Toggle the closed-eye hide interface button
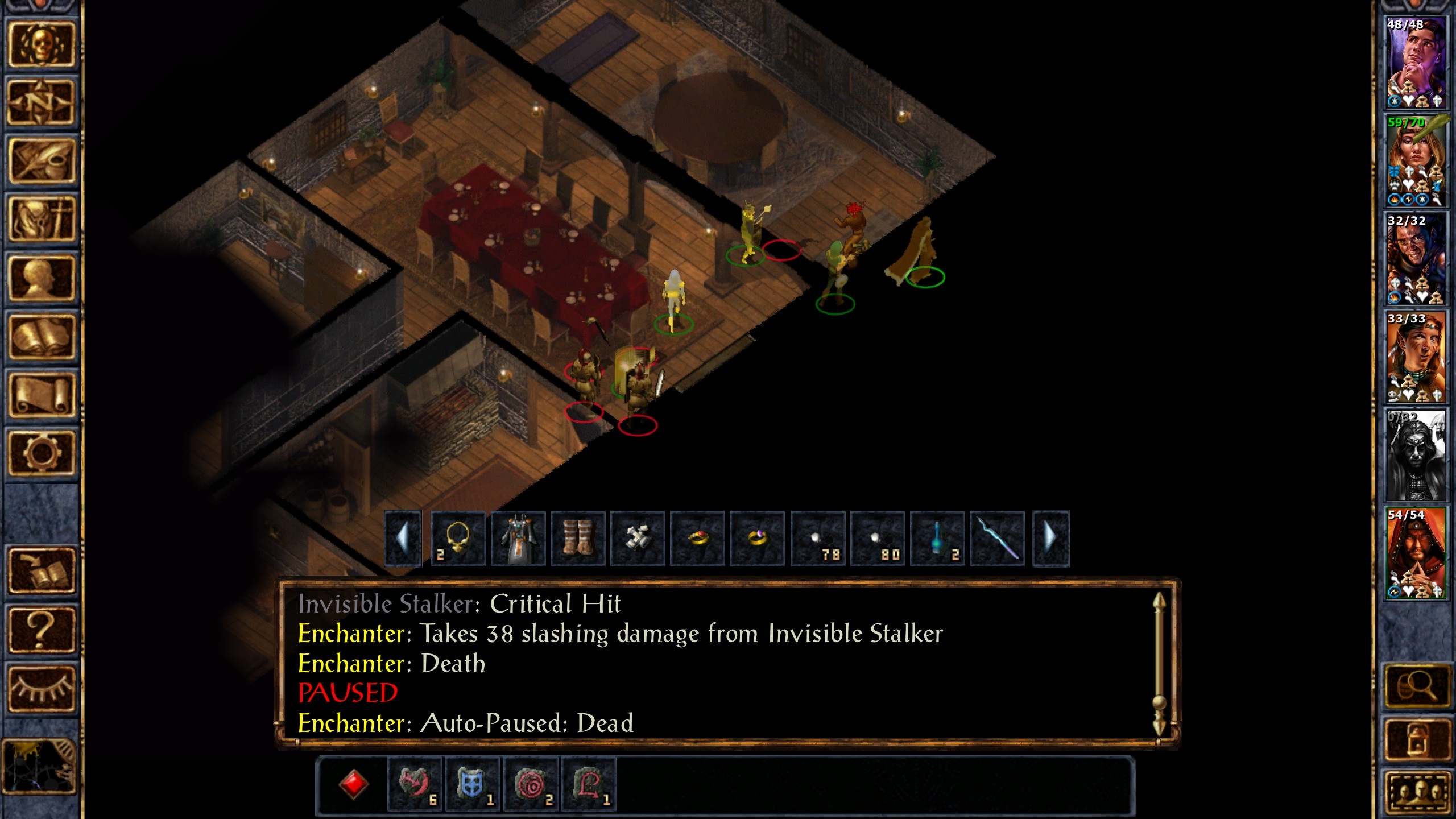This screenshot has width=1456, height=819. (41, 688)
